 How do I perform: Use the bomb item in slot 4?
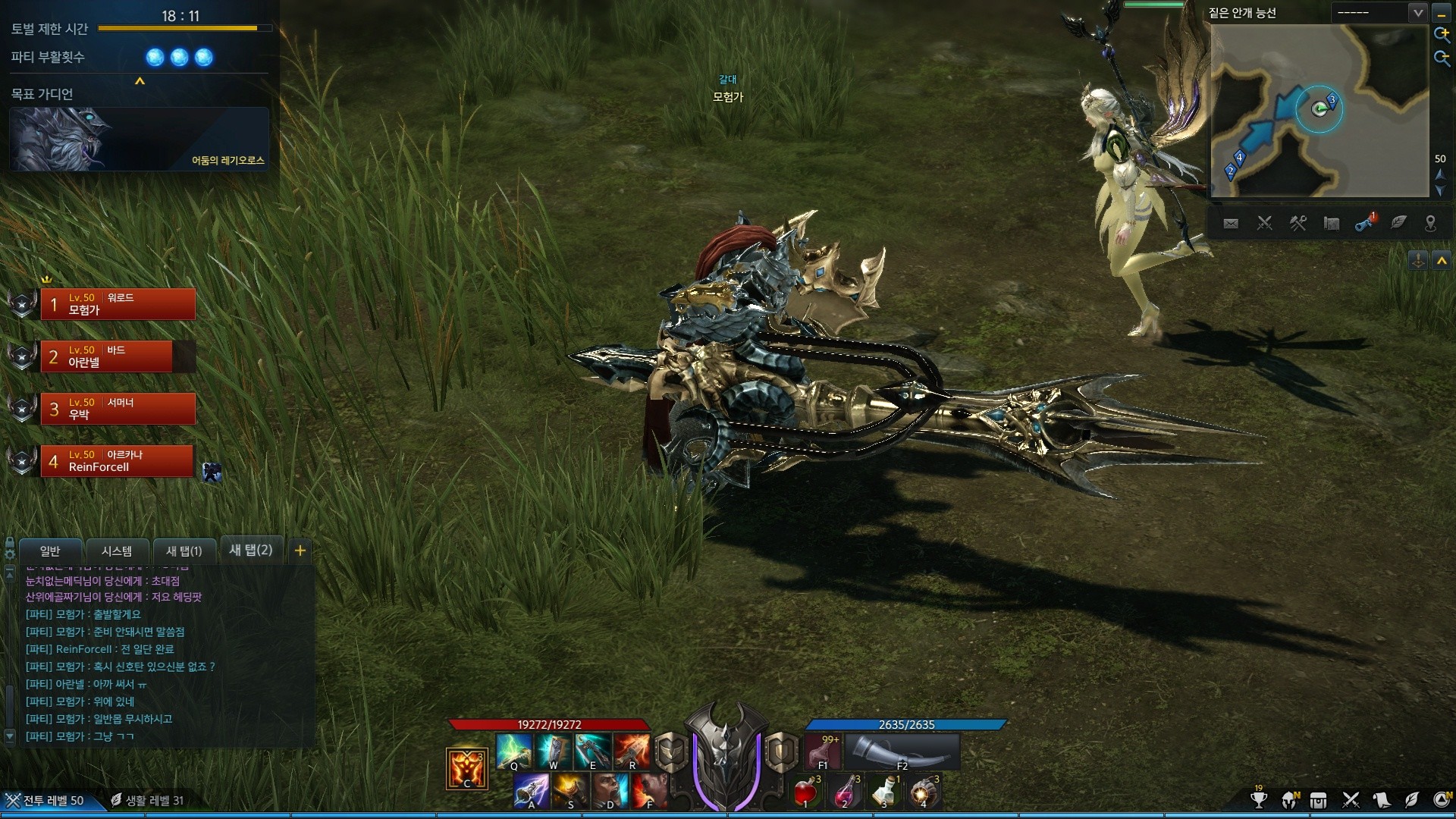coord(923,792)
